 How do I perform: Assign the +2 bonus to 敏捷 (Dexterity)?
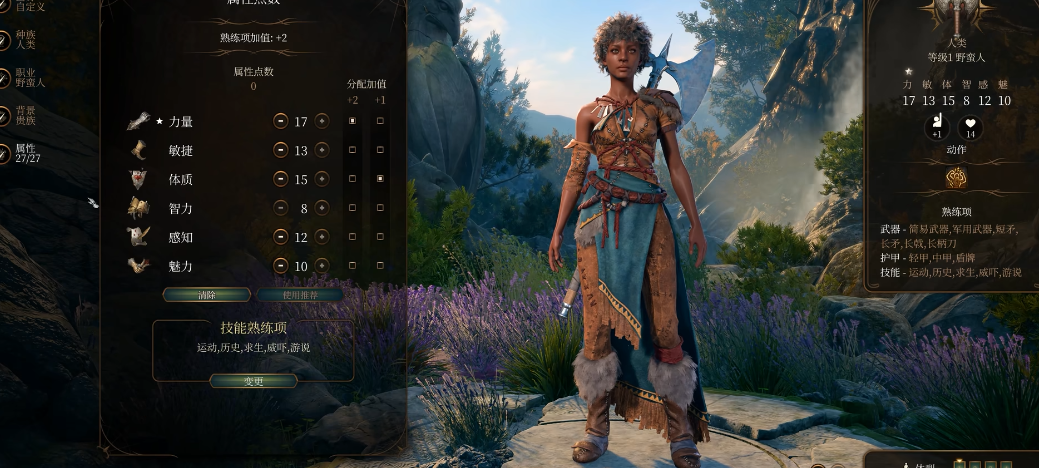[352, 150]
